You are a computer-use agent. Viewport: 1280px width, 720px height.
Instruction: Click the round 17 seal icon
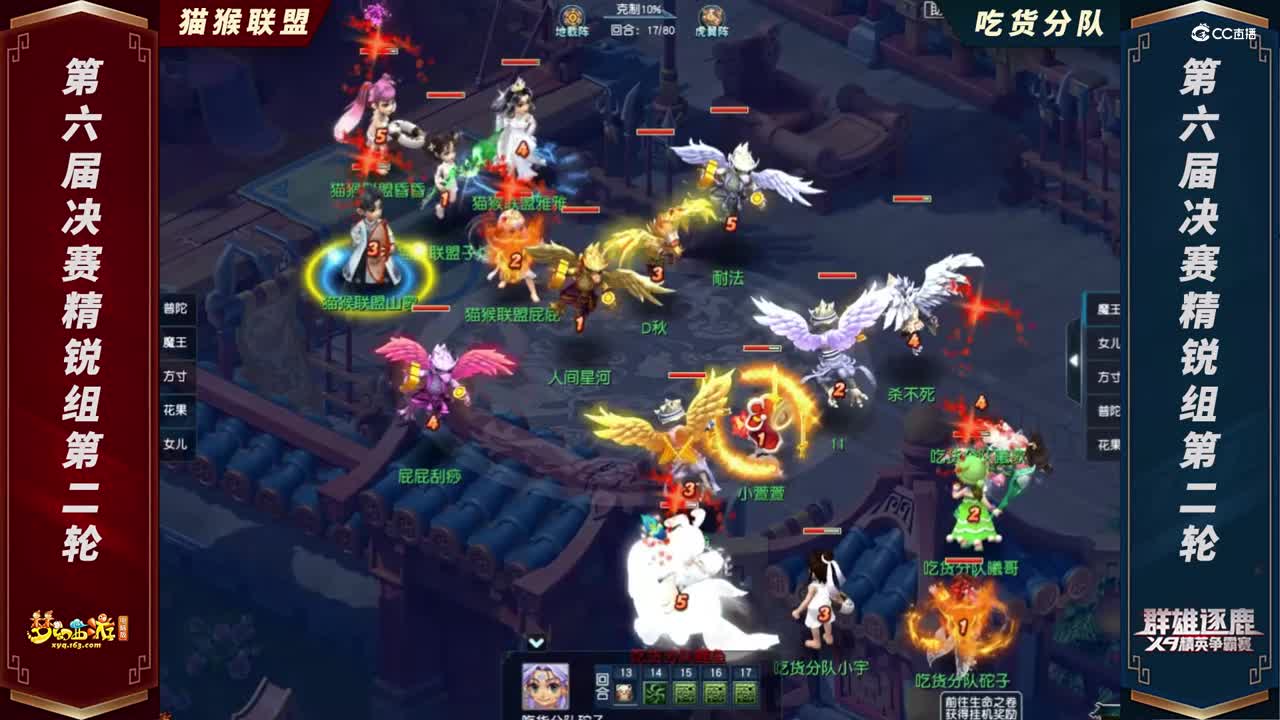click(744, 693)
